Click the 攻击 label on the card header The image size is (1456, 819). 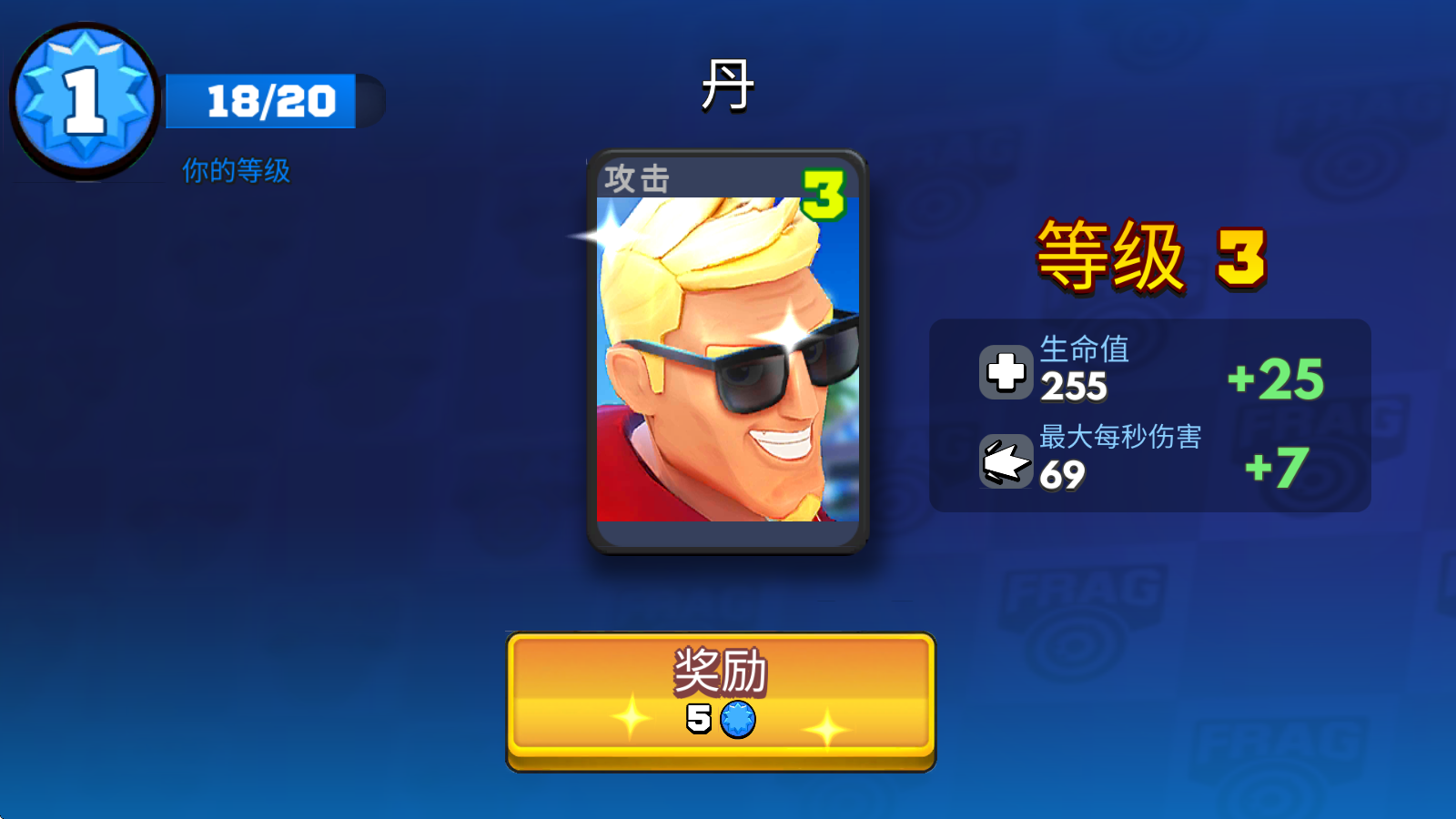click(637, 179)
